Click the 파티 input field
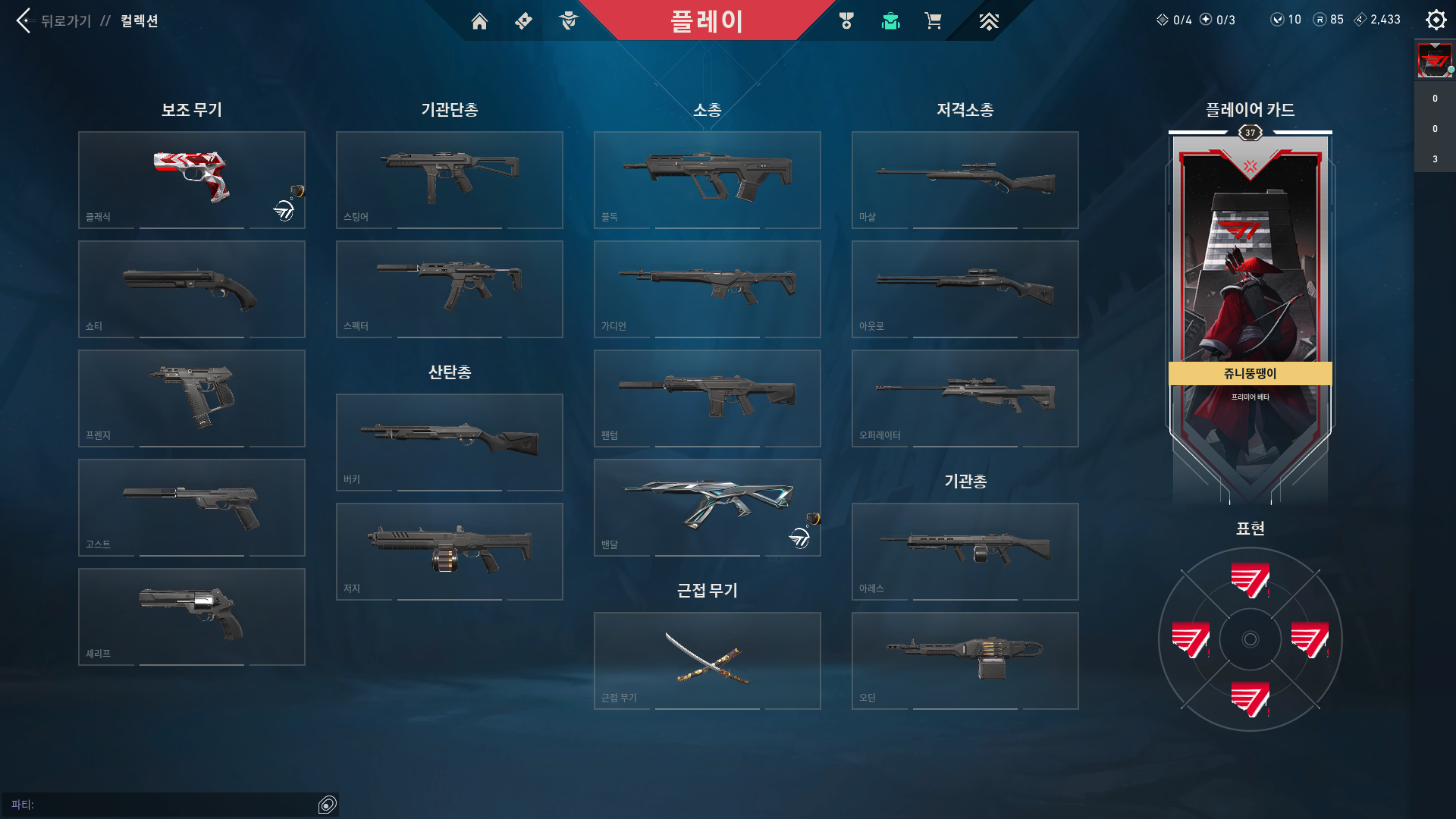Viewport: 1456px width, 819px height. (167, 805)
